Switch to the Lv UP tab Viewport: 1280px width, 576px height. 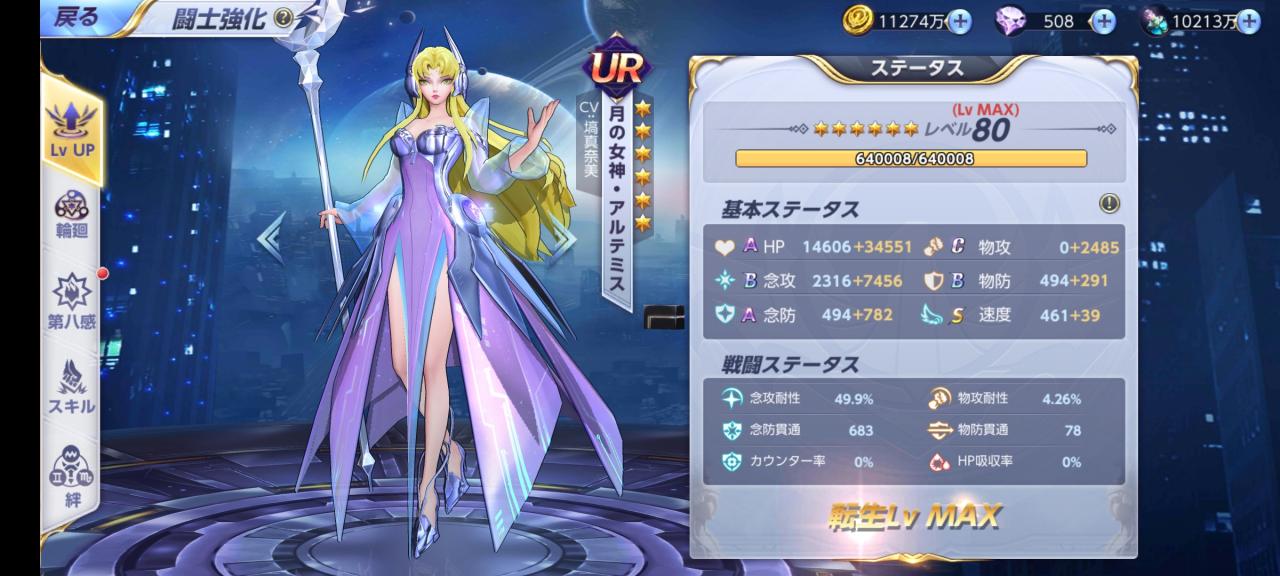(x=70, y=128)
